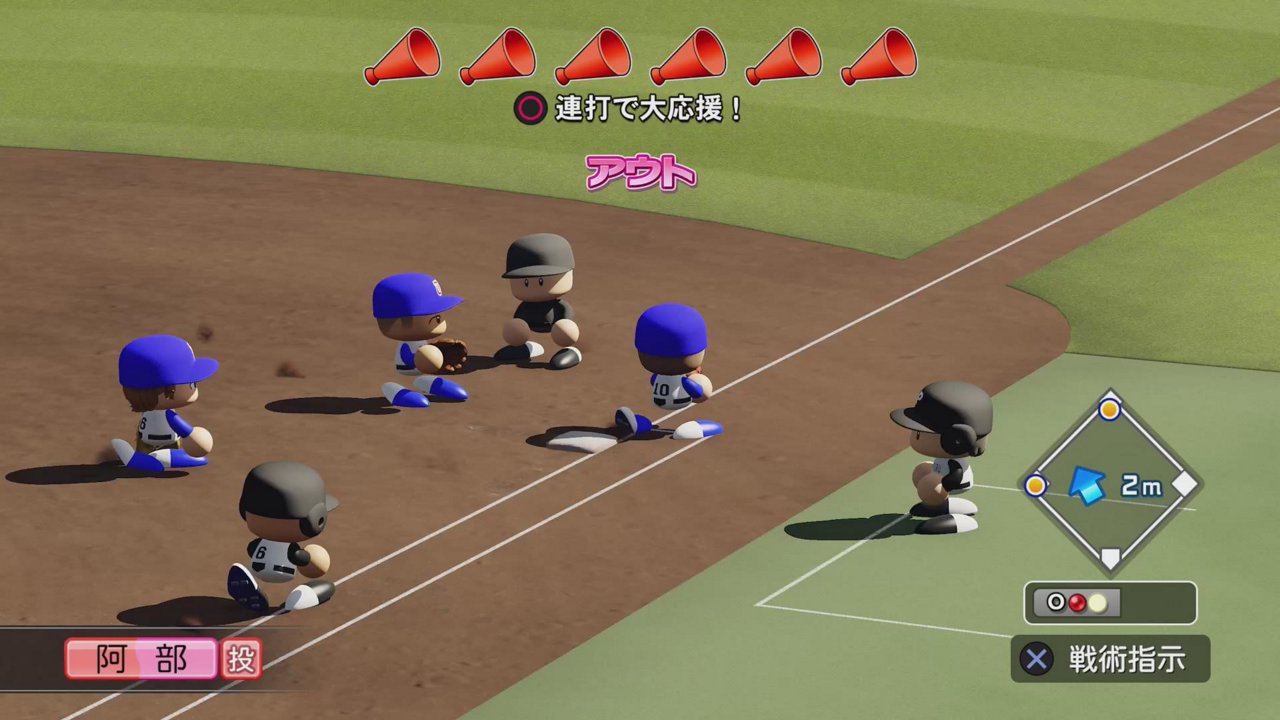Click the circle button prompt for 連打で大応援
Screen dimensions: 1280x720
coord(530,105)
